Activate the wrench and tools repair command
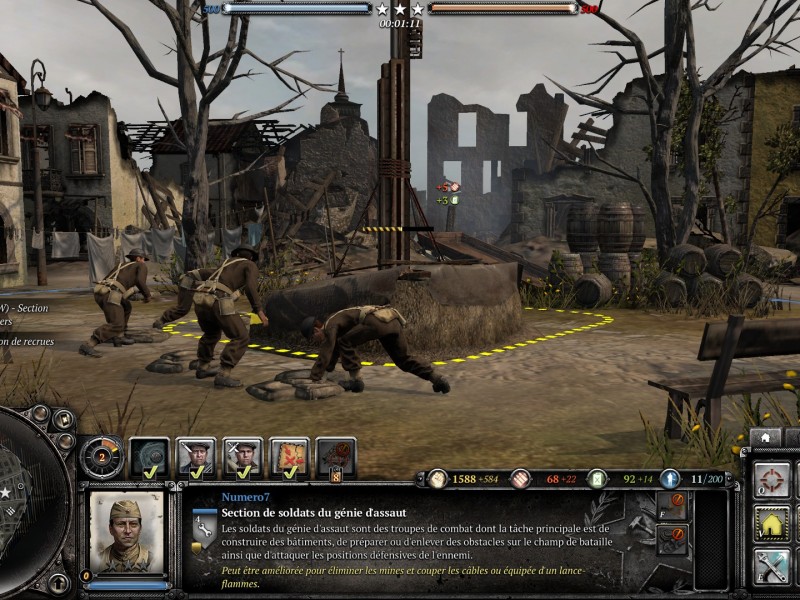 coord(771,566)
